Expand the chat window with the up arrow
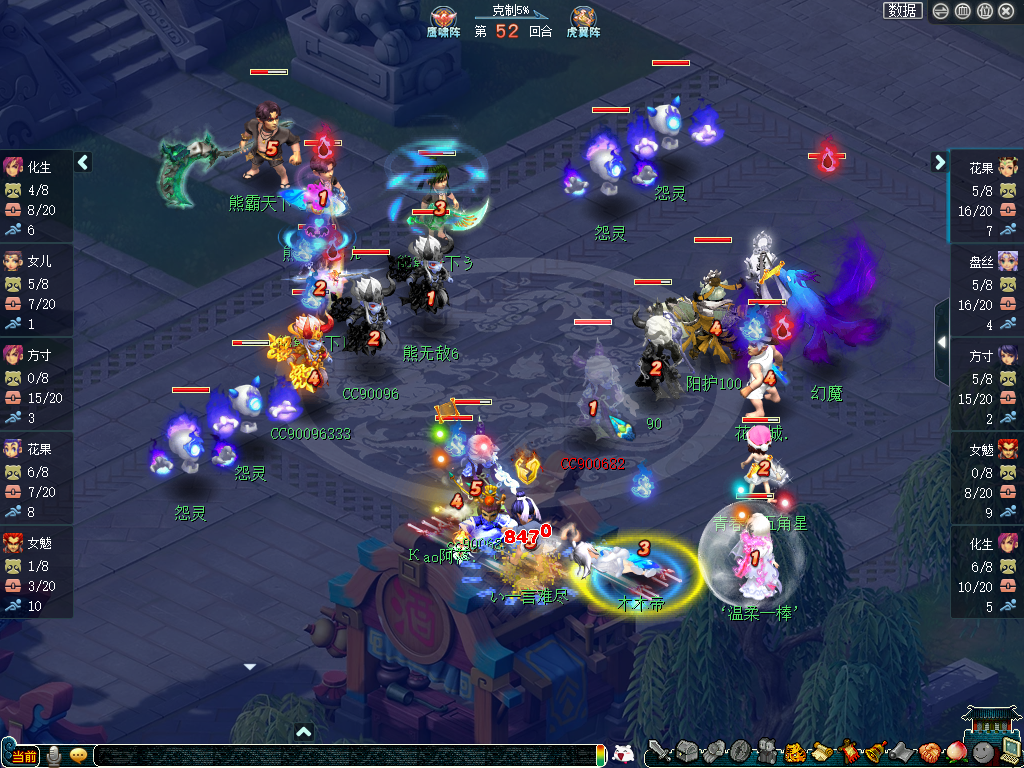 pos(304,731)
